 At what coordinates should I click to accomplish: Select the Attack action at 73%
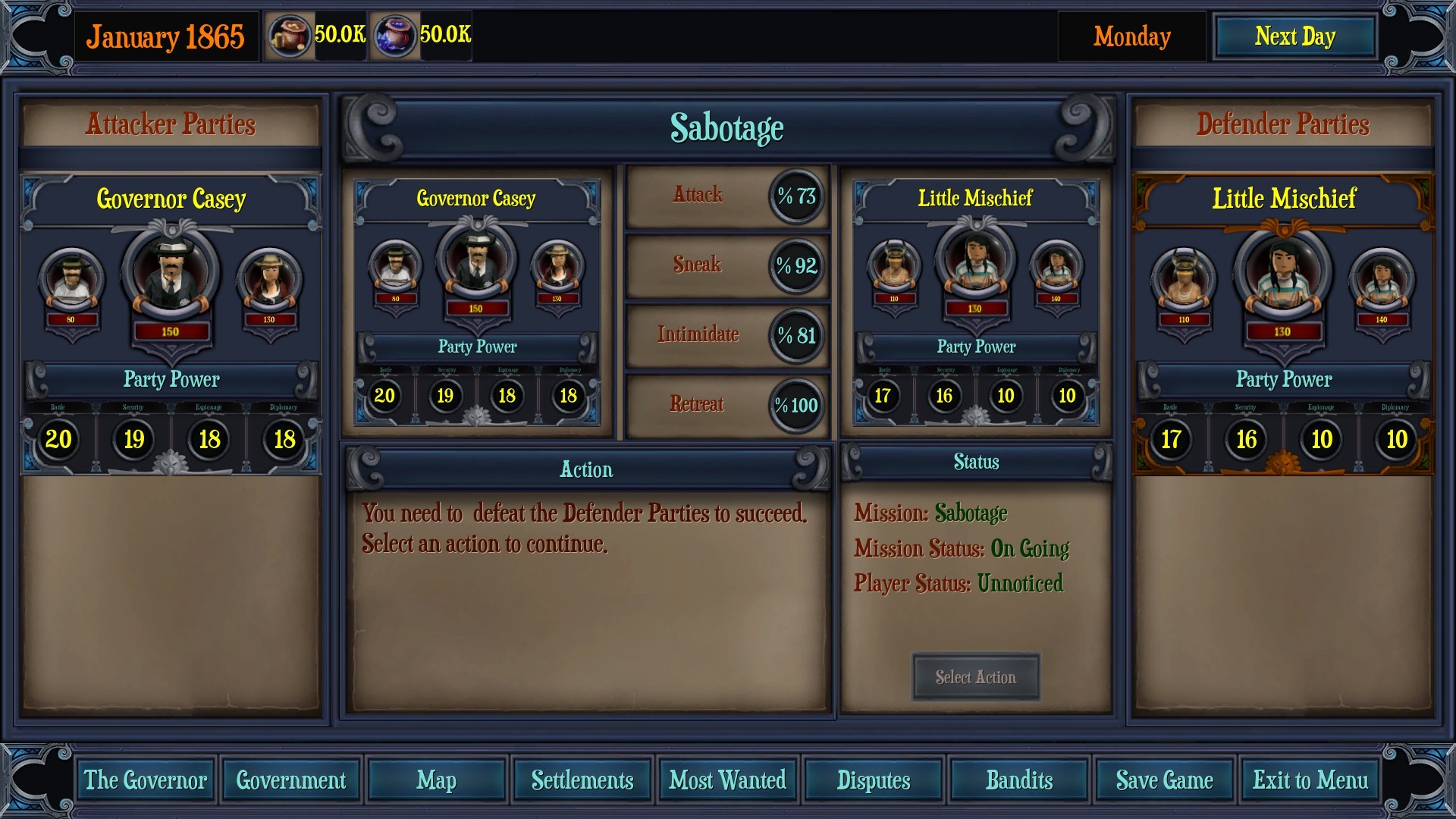(726, 196)
